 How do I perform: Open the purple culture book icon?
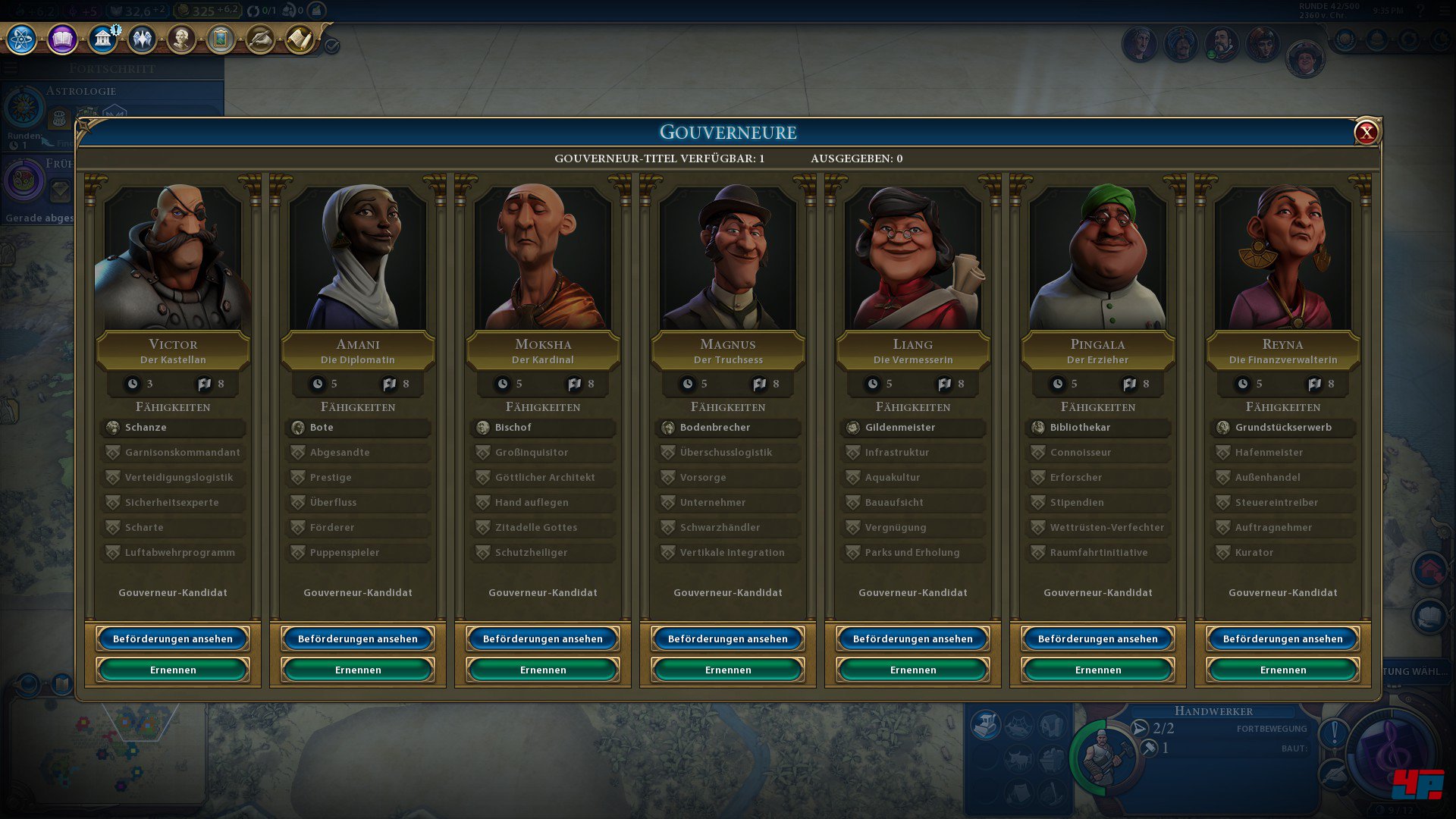[x=62, y=39]
